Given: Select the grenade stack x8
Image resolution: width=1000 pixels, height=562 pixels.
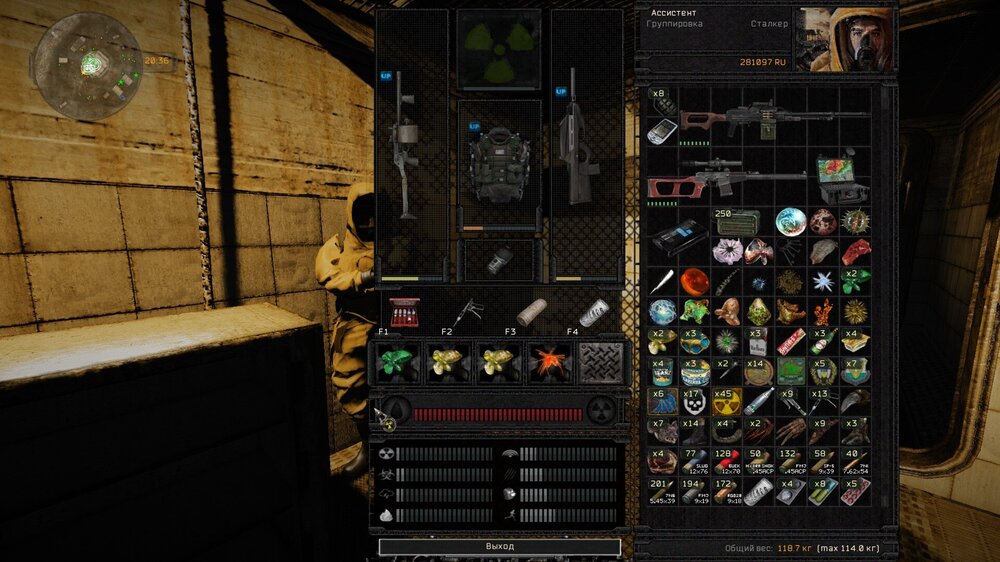Looking at the screenshot, I should click(662, 101).
